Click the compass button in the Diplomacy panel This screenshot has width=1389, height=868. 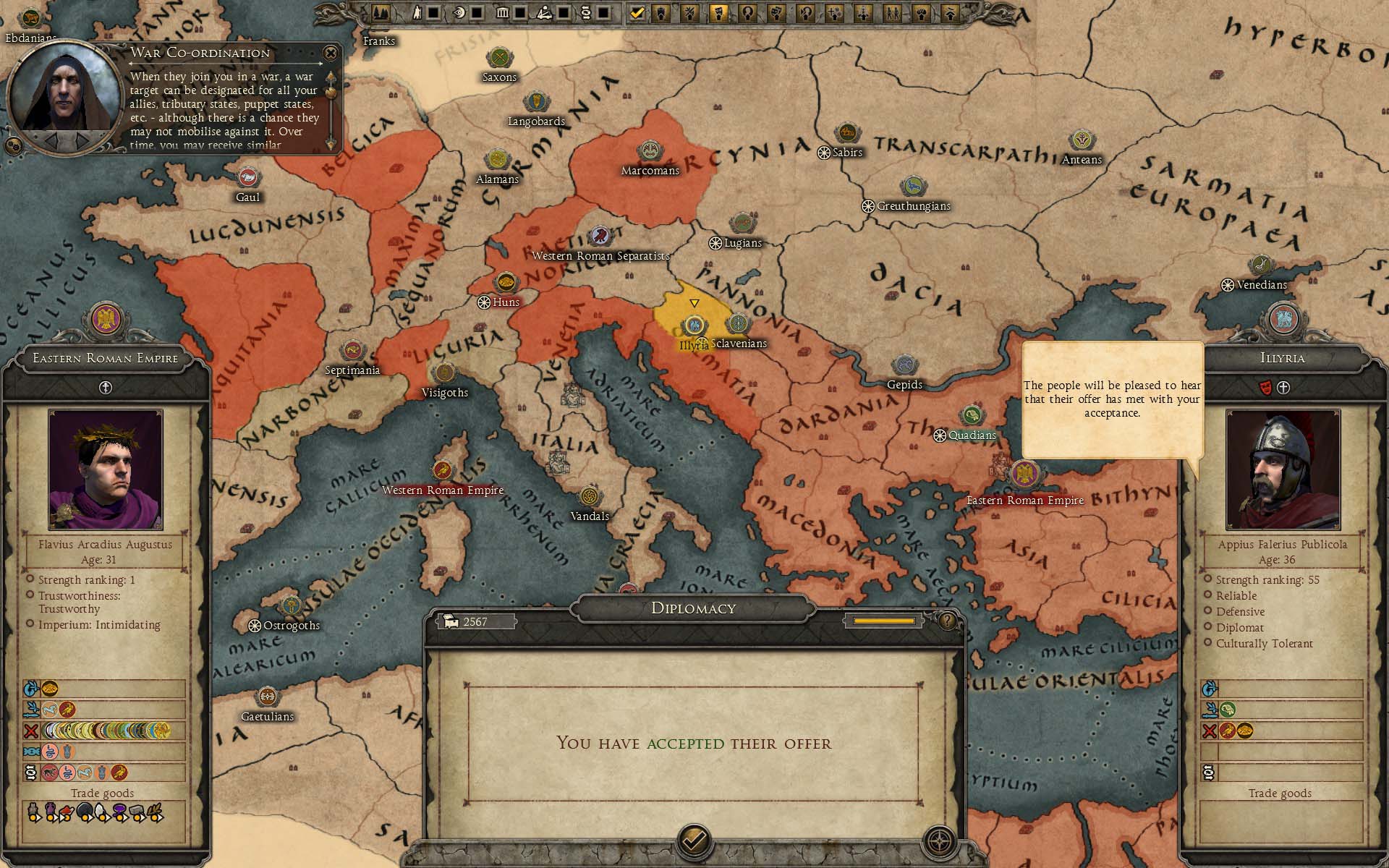(940, 841)
